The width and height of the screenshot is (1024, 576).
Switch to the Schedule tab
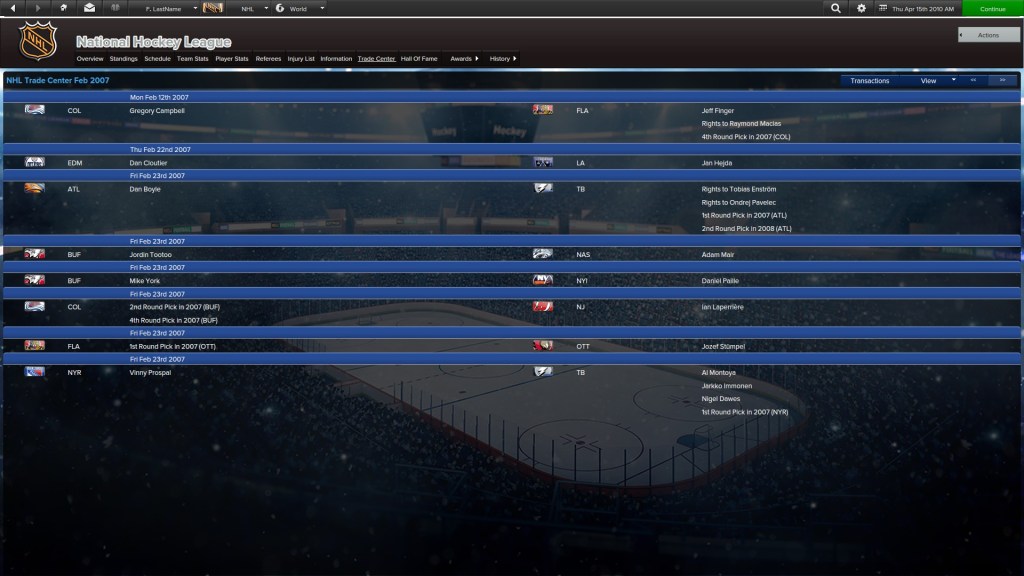(157, 59)
